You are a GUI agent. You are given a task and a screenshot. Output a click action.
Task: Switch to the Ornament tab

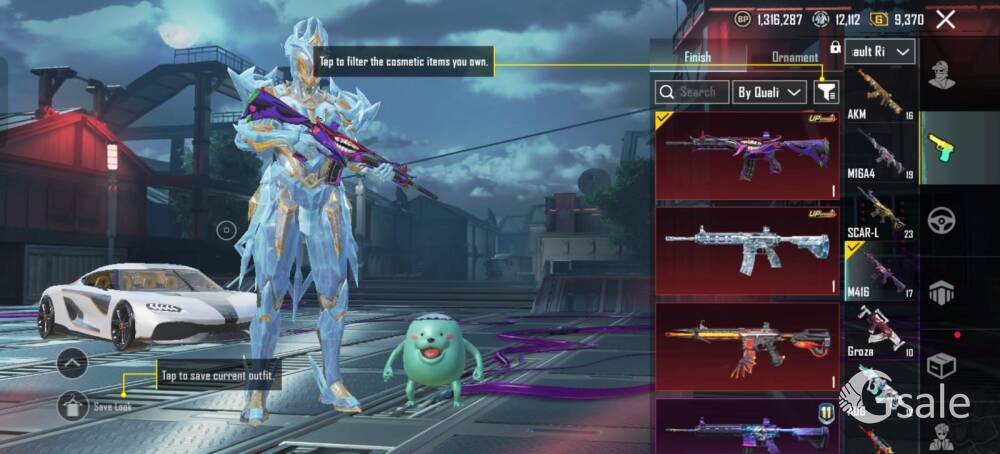click(795, 57)
